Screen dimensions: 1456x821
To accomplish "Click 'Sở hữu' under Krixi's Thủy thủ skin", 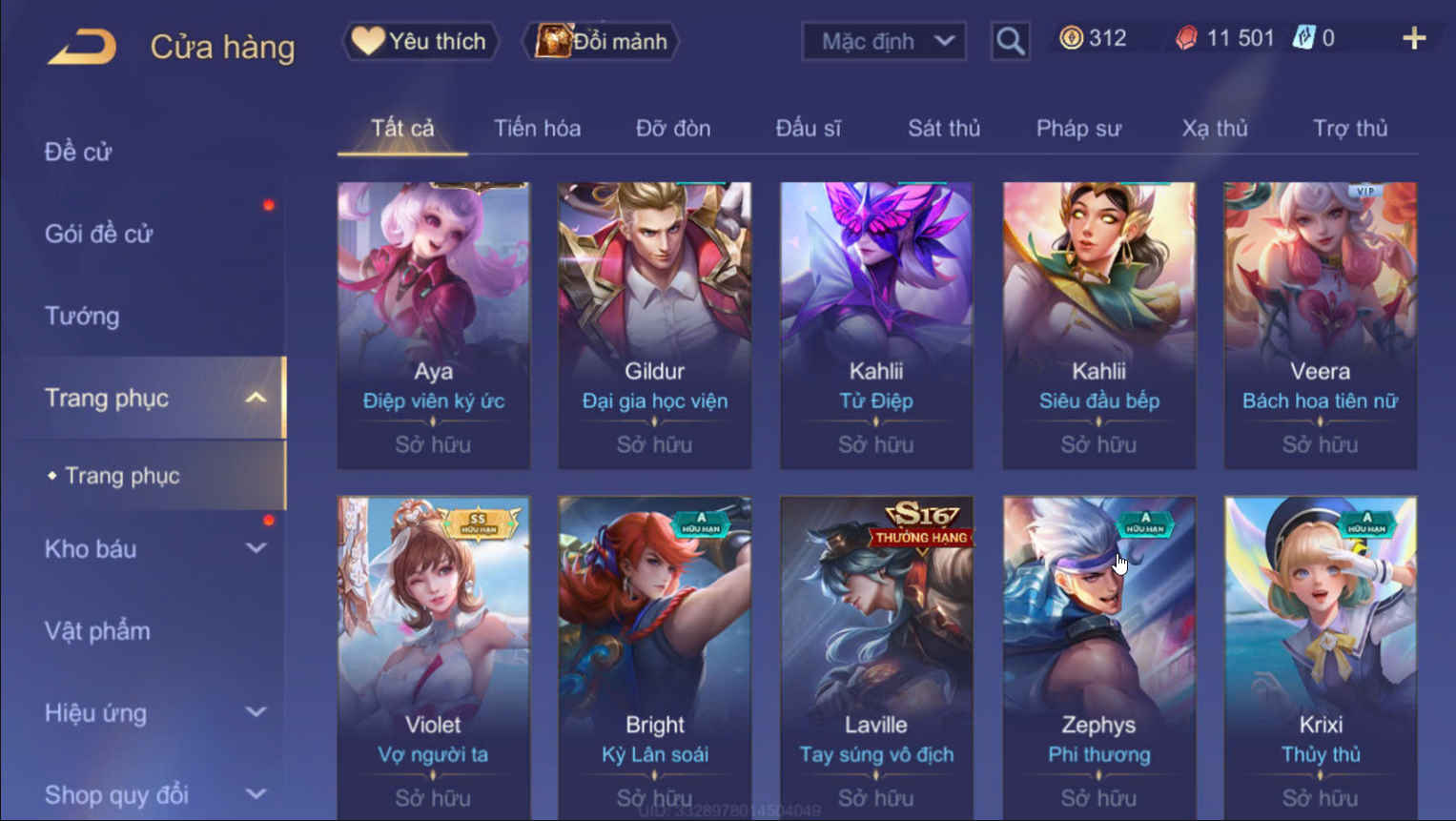I will point(1320,797).
